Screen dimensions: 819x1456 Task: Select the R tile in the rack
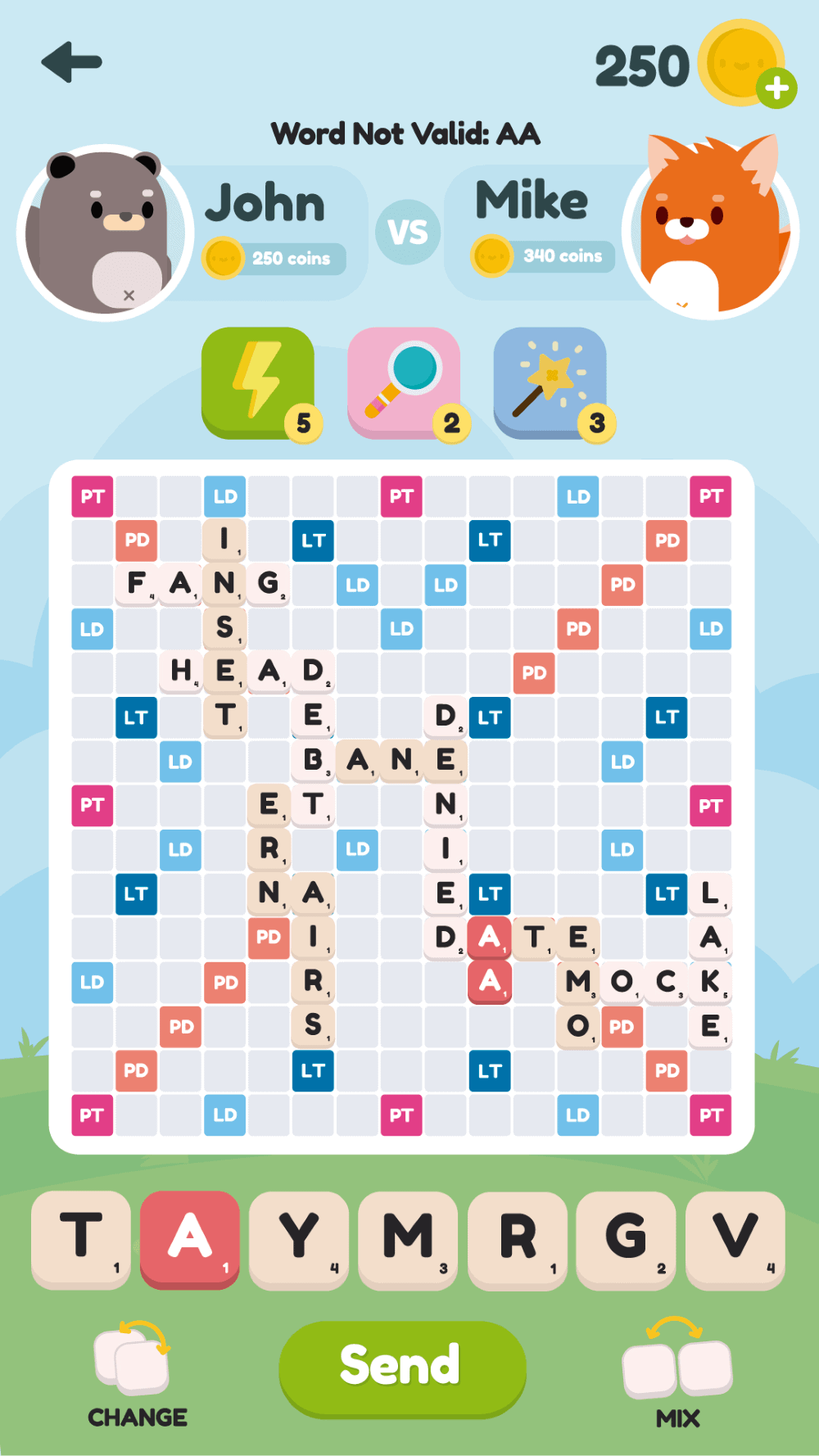click(517, 1238)
